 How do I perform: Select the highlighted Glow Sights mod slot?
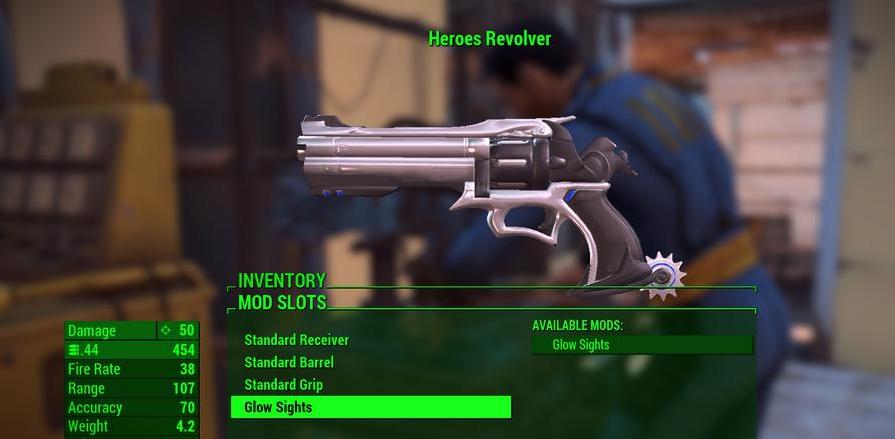(370, 407)
